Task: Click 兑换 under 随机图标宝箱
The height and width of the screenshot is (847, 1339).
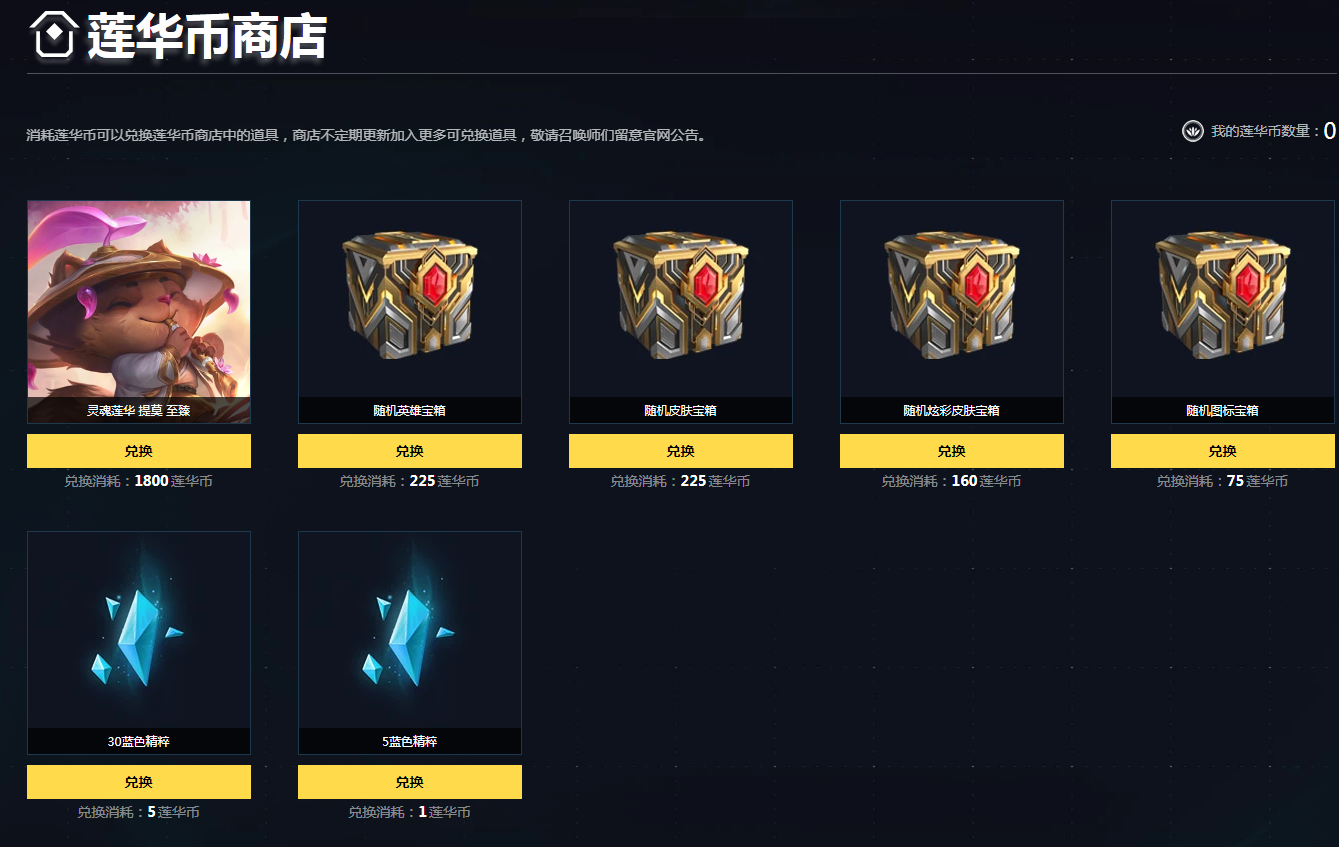Action: pyautogui.click(x=1222, y=451)
